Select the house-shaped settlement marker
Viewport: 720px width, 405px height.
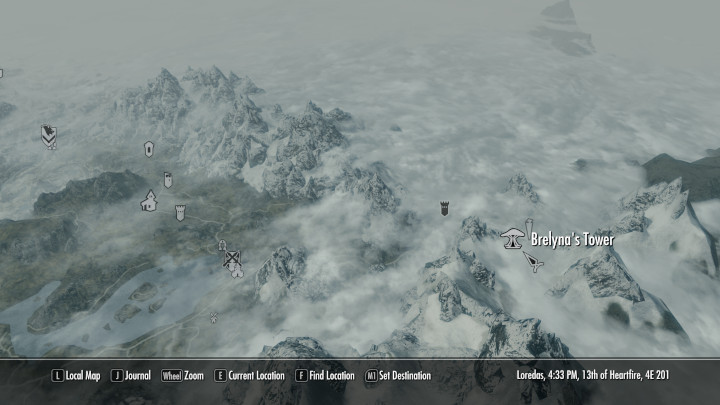149,201
